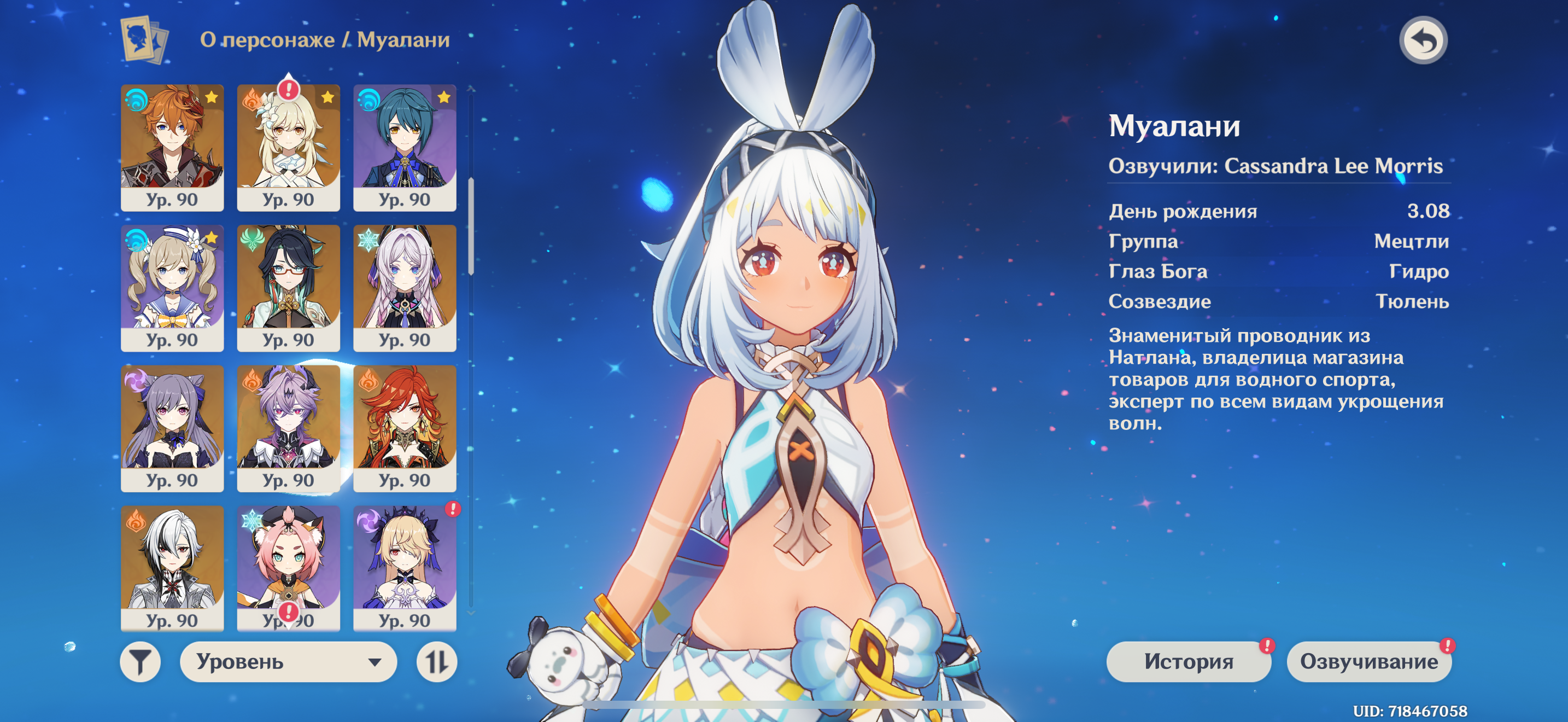The height and width of the screenshot is (722, 1568).
Task: Open the Озвучивание voice-over section
Action: click(1368, 661)
